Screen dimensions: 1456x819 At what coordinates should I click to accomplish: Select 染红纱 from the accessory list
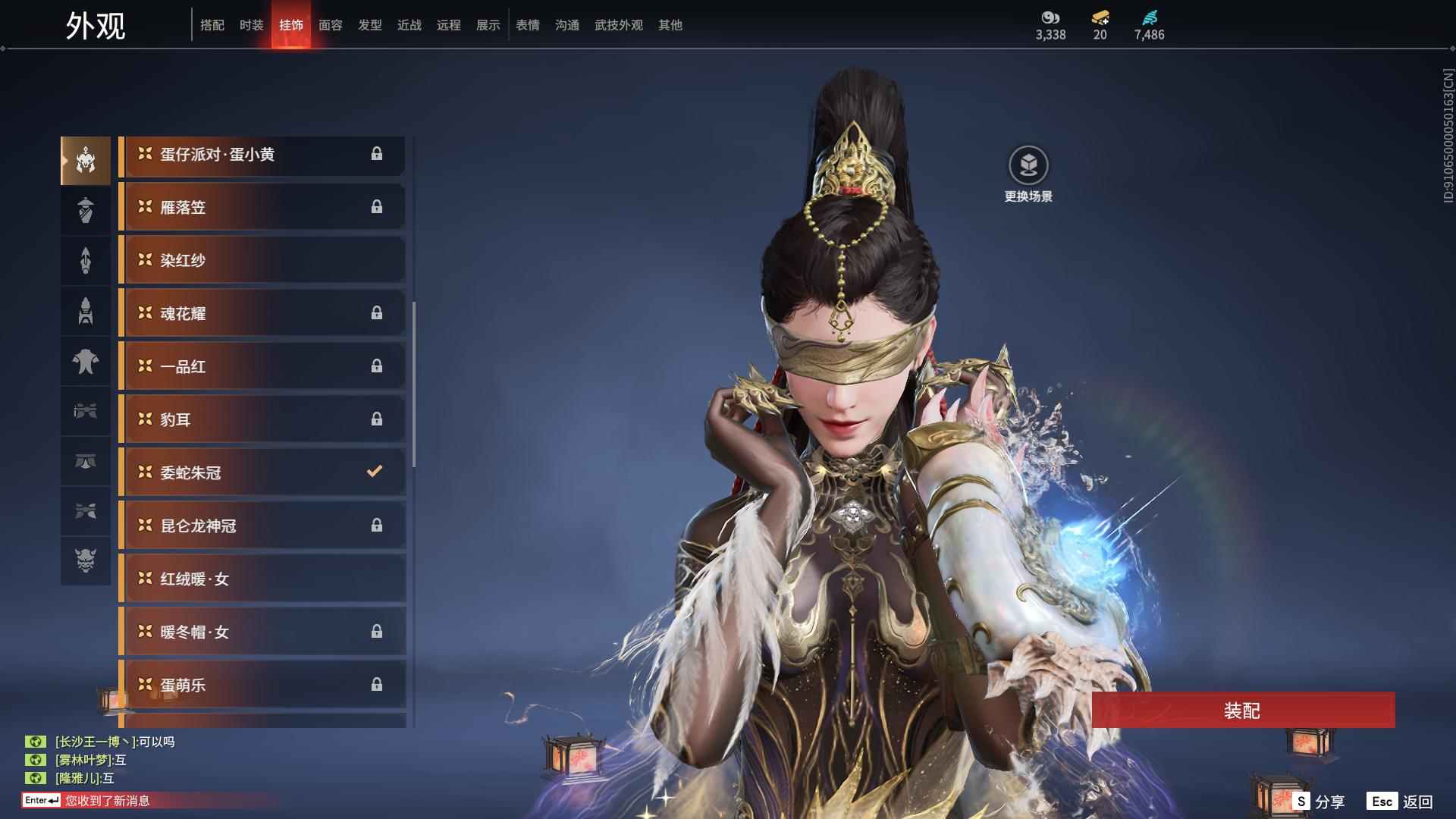[x=262, y=260]
